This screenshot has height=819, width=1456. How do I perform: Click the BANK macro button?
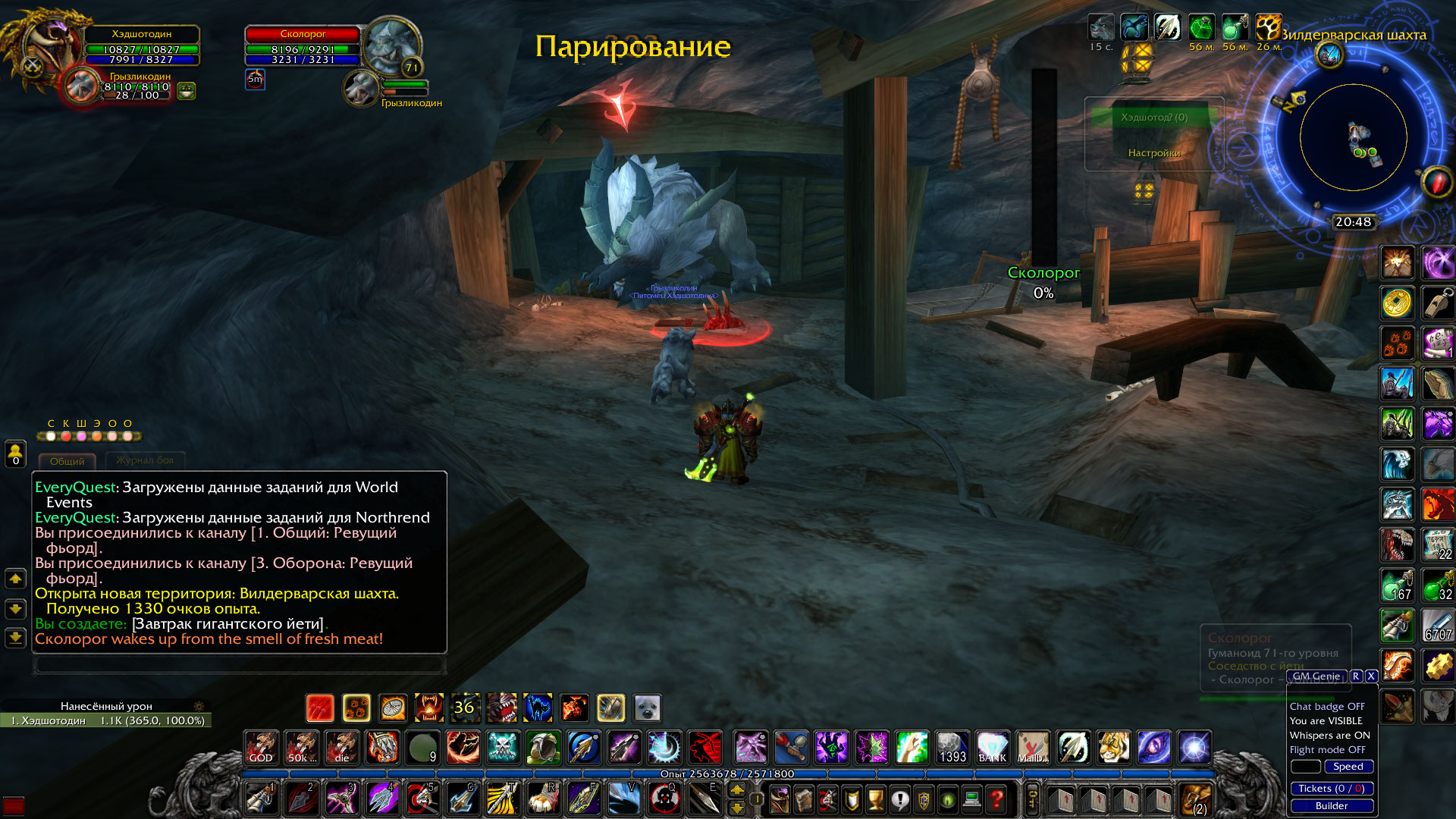pyautogui.click(x=993, y=747)
